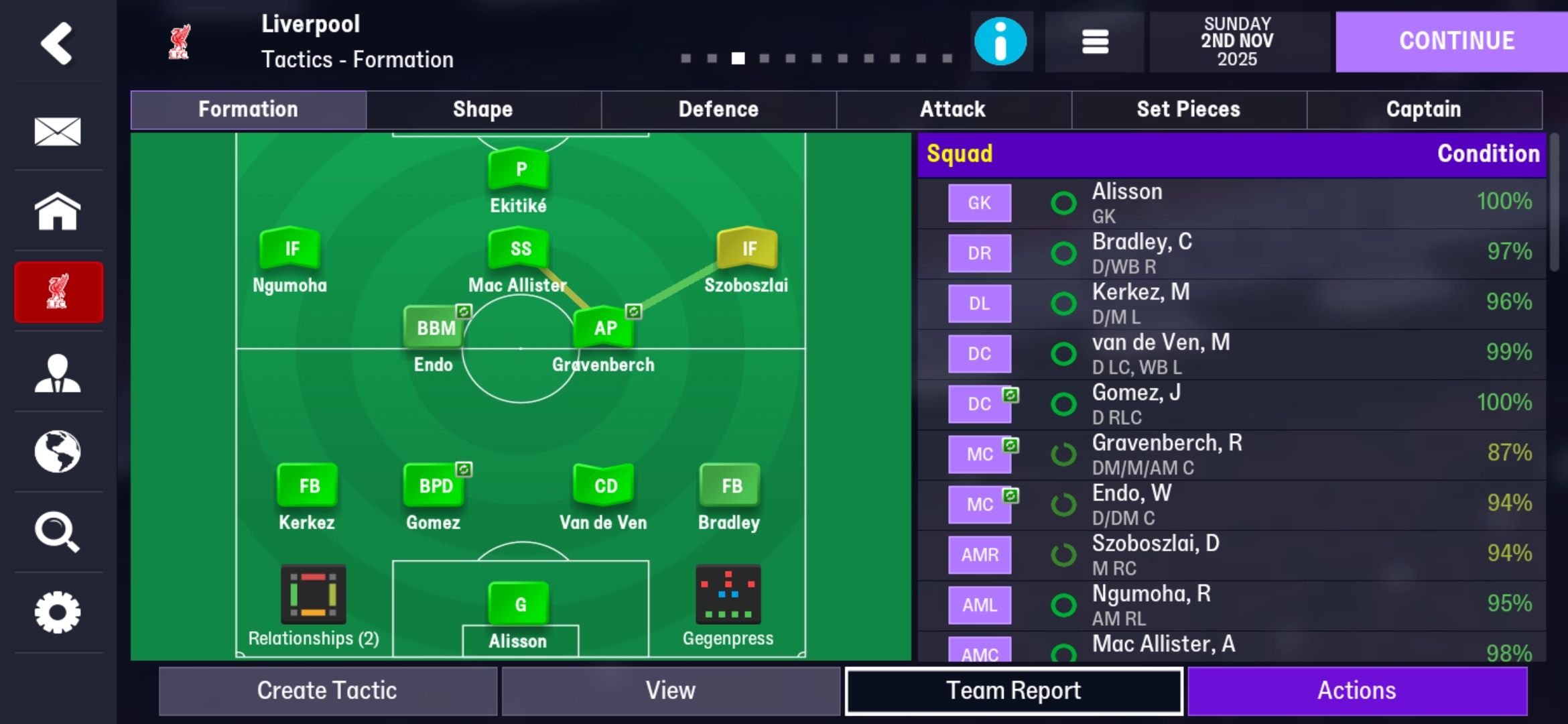Switch to the Captain tab
This screenshot has width=1568, height=724.
(x=1424, y=109)
